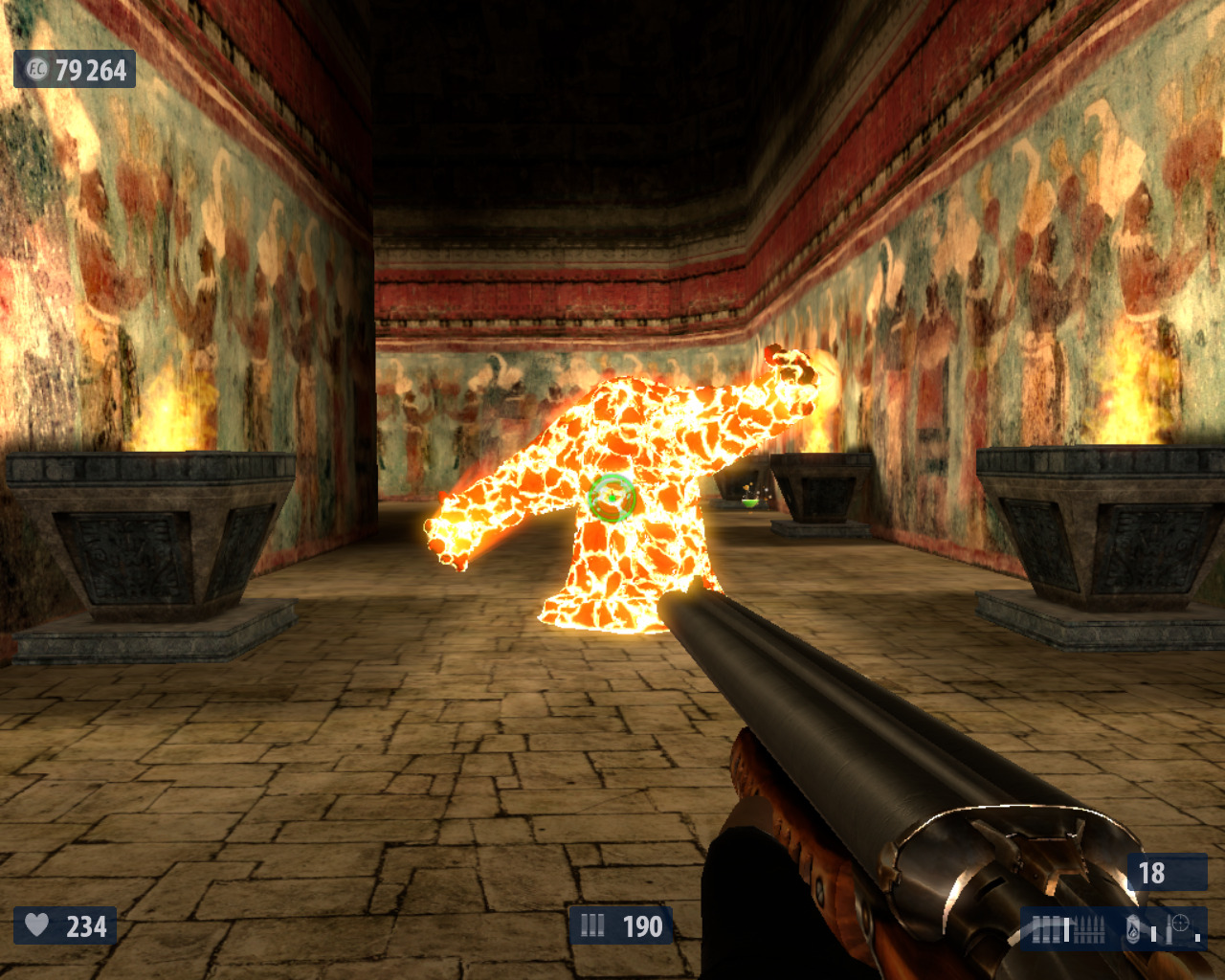Choose the sniper round crosshair icon
The width and height of the screenshot is (1225, 980).
tap(1179, 924)
